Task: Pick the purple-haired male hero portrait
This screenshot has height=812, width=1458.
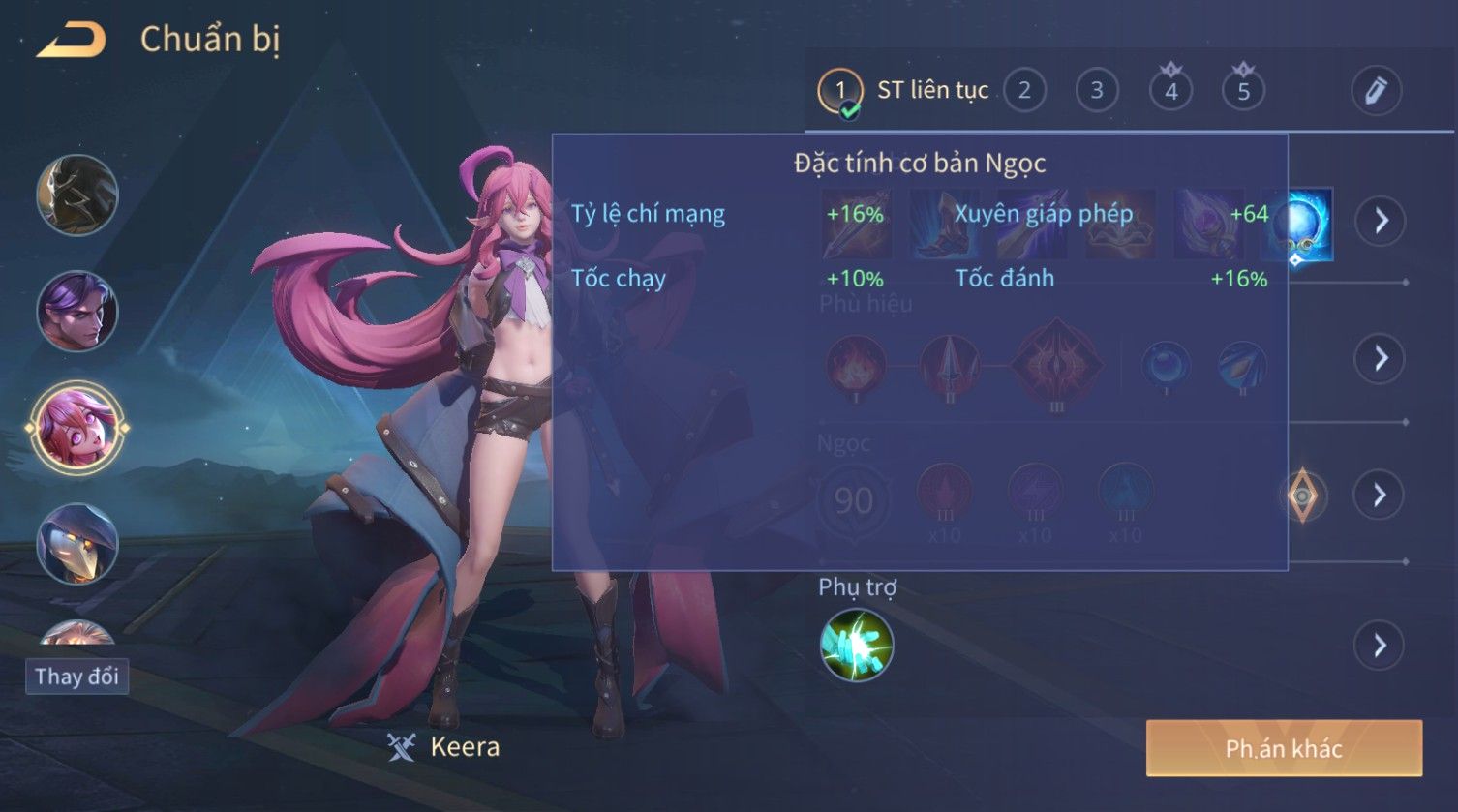Action: click(x=77, y=312)
